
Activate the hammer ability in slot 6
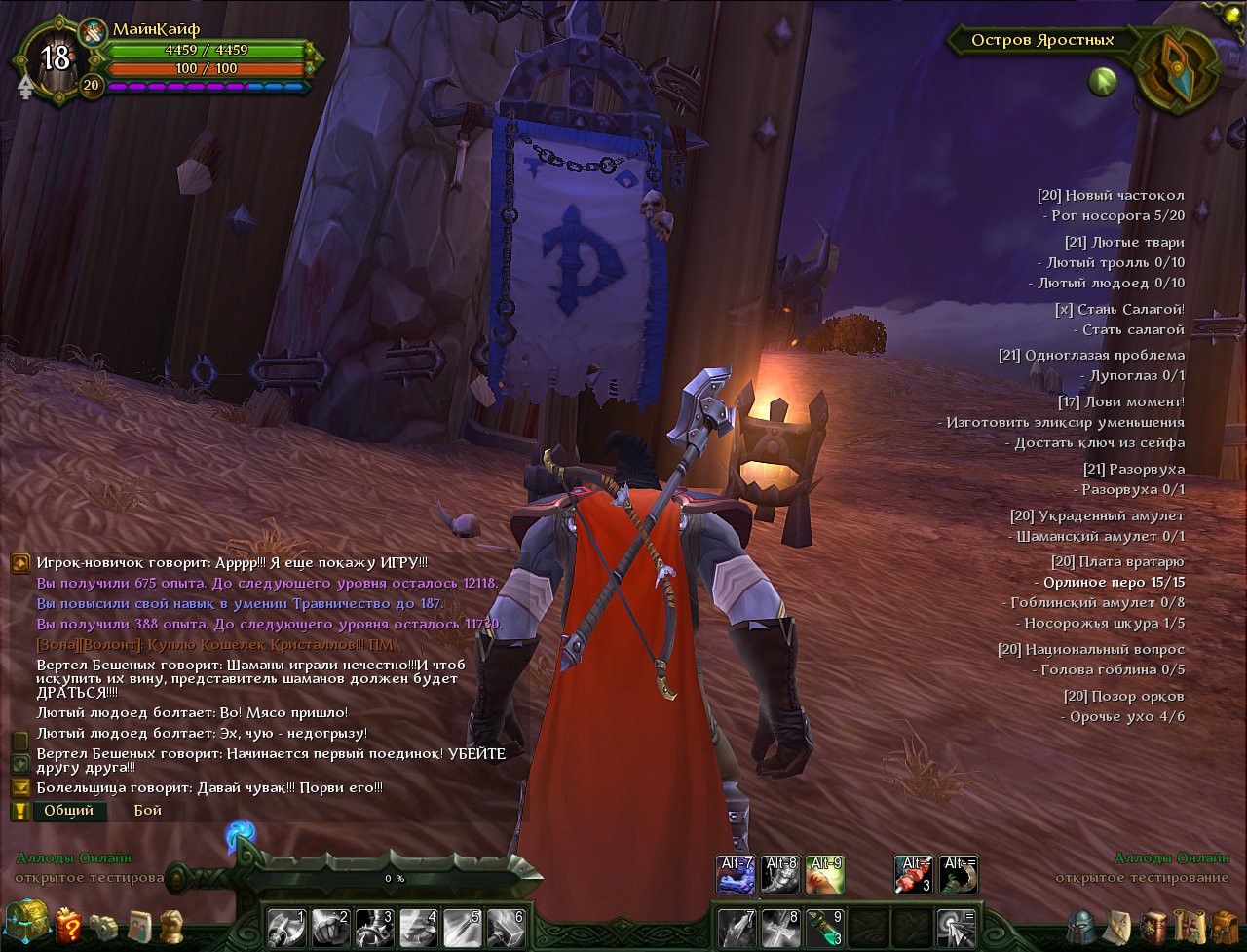coord(507,927)
